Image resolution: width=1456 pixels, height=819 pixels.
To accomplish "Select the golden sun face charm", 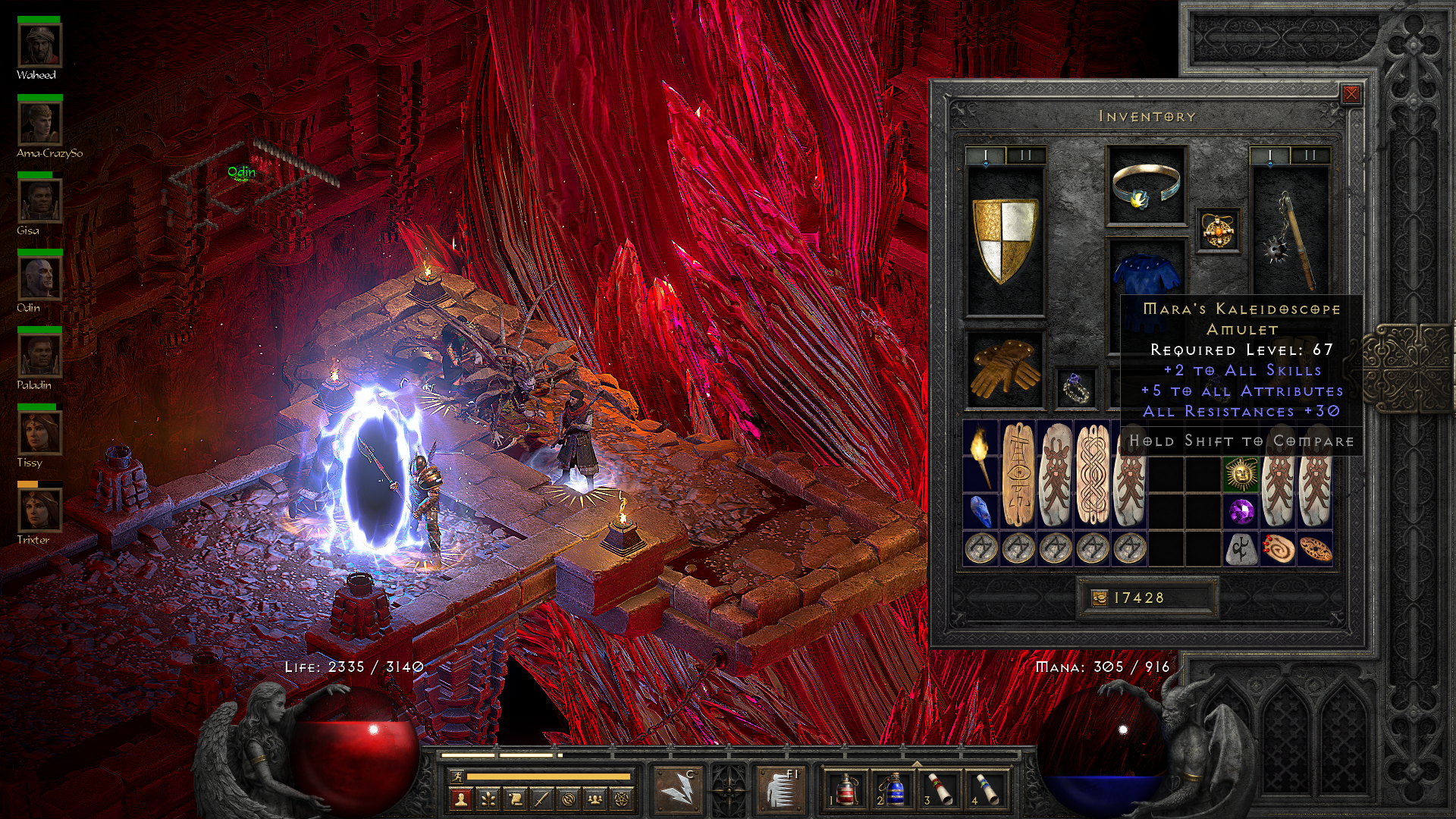I will pyautogui.click(x=1241, y=475).
